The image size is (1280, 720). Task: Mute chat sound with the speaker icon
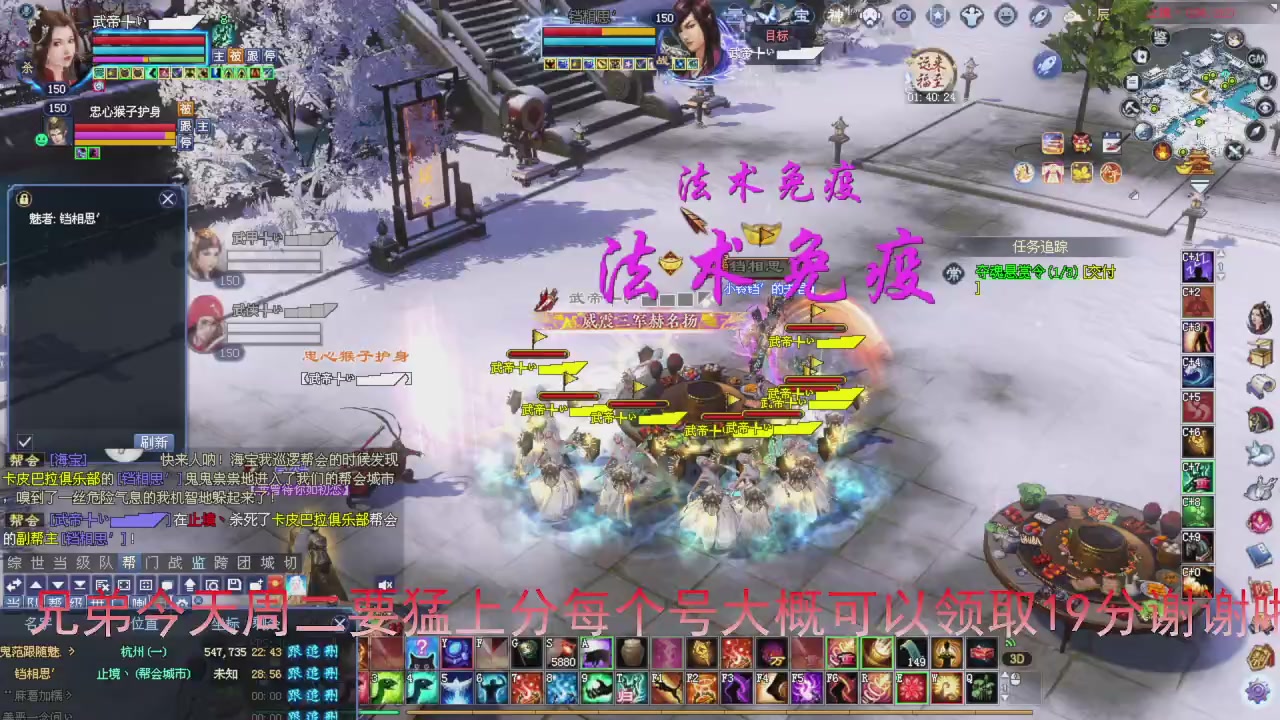point(385,584)
